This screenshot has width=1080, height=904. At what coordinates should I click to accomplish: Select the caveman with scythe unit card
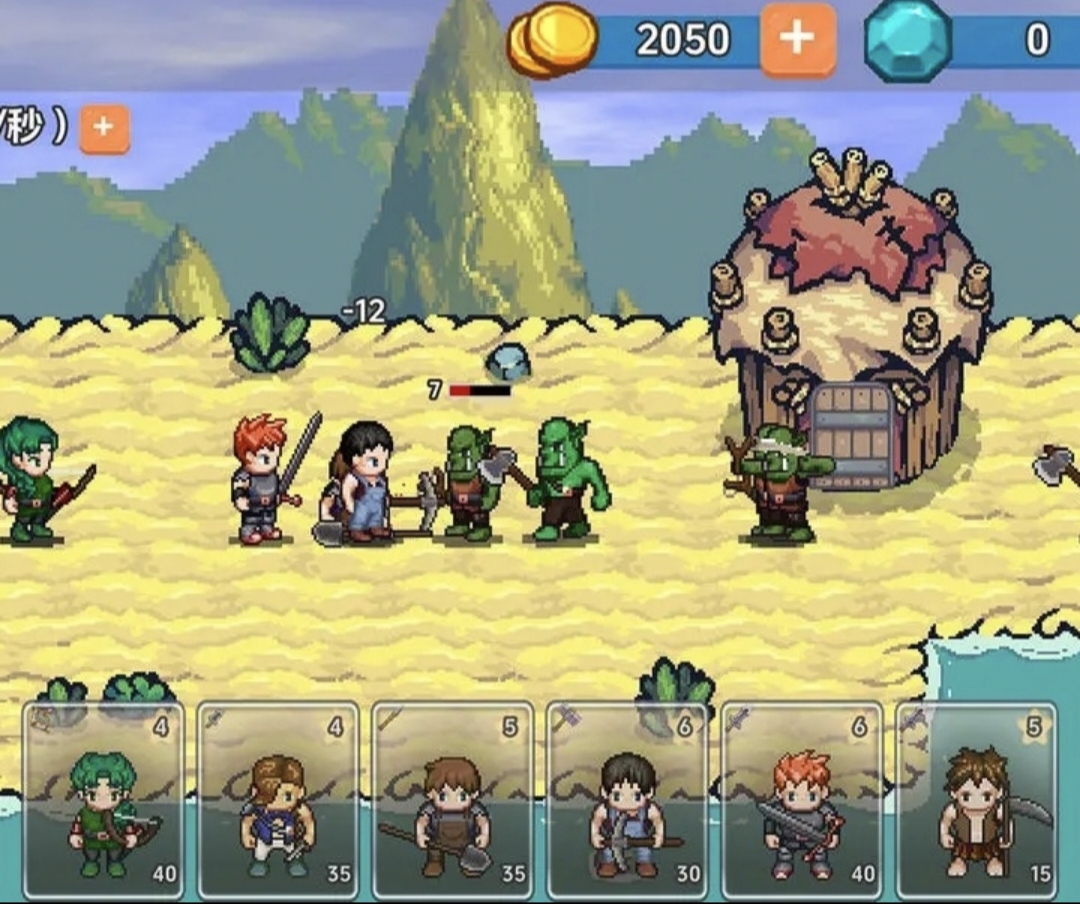[x=976, y=800]
